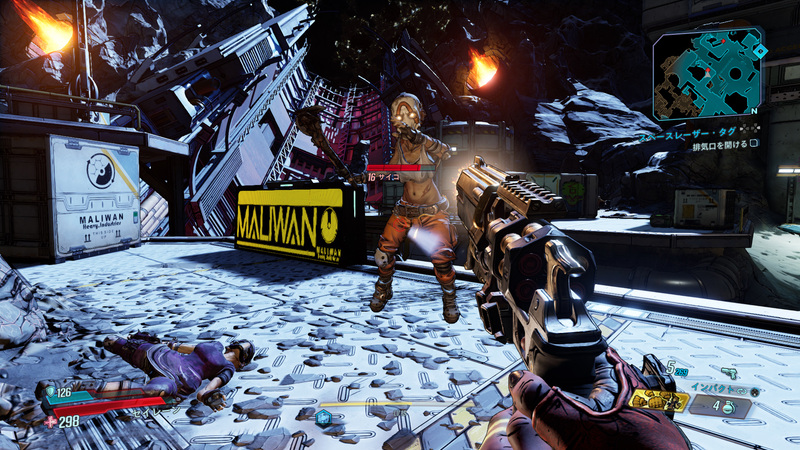
Task: Open the minimap in the corner
Action: click(x=707, y=74)
